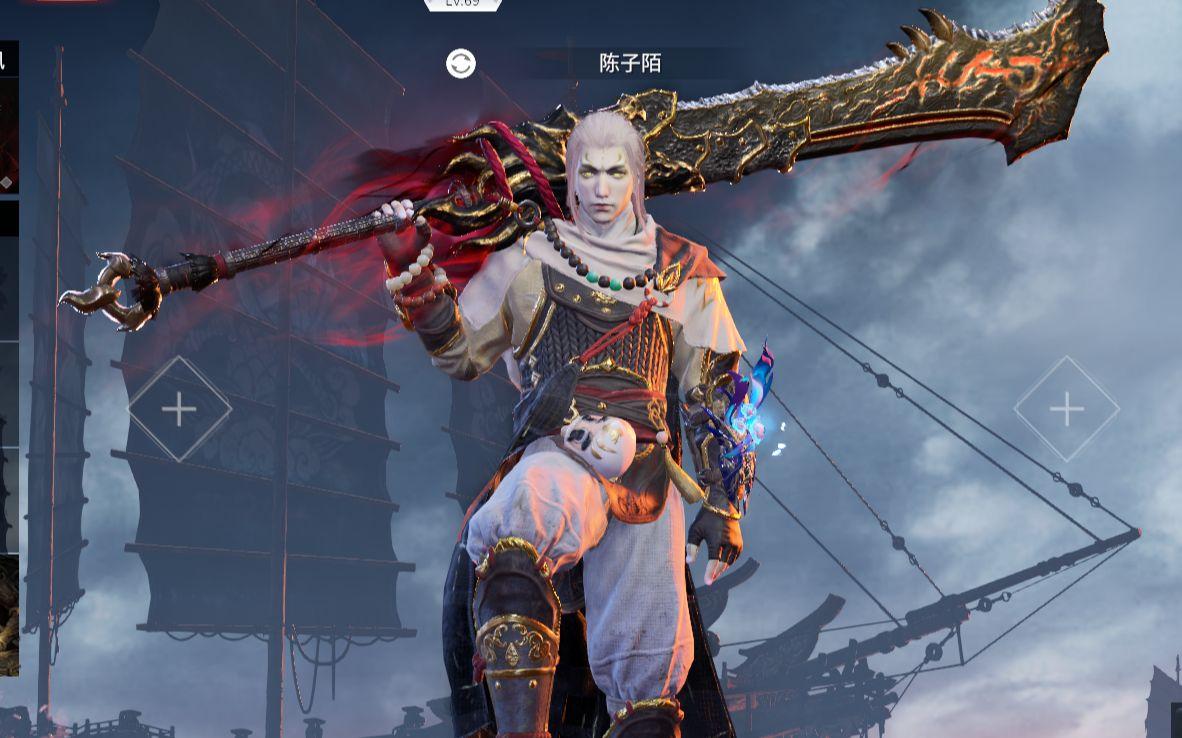Select the 陈子陌 name bar
The image size is (1182, 738).
630,64
